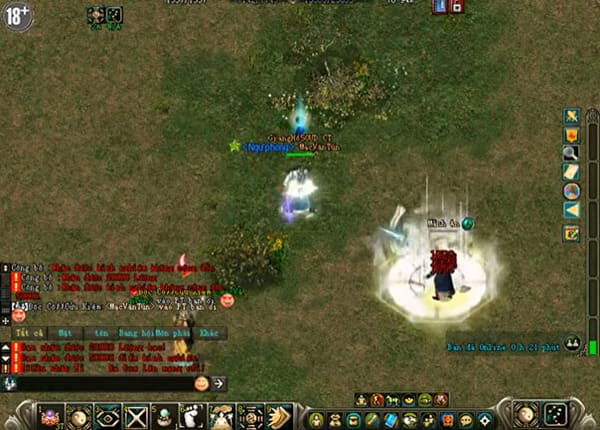Viewport: 600px width, 430px height.
Task: Select the bagua octagon skill icon
Action: [250, 416]
